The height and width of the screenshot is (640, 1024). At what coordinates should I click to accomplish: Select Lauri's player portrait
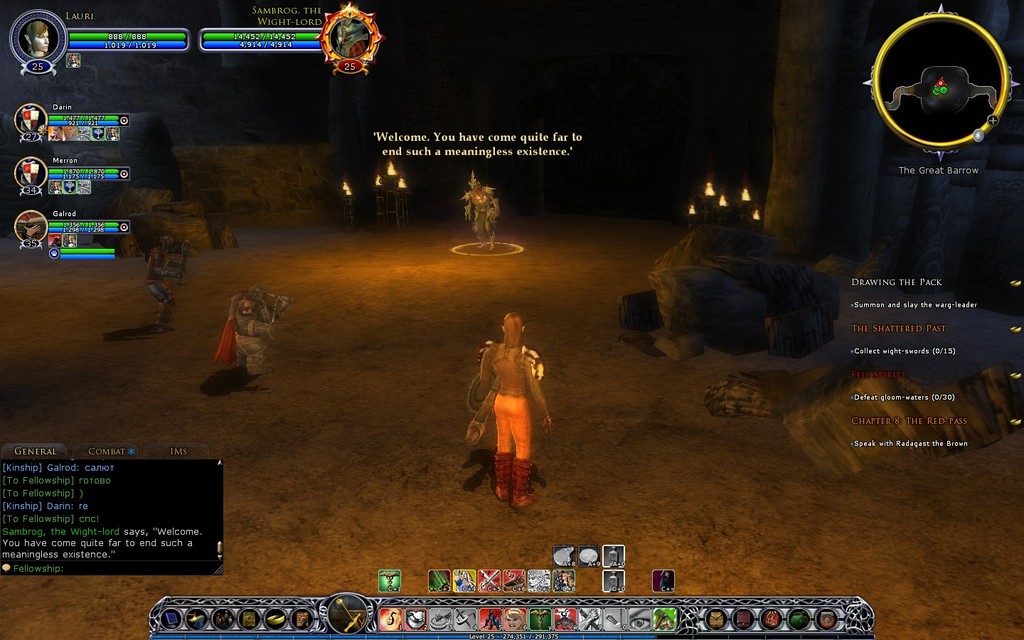pos(38,38)
